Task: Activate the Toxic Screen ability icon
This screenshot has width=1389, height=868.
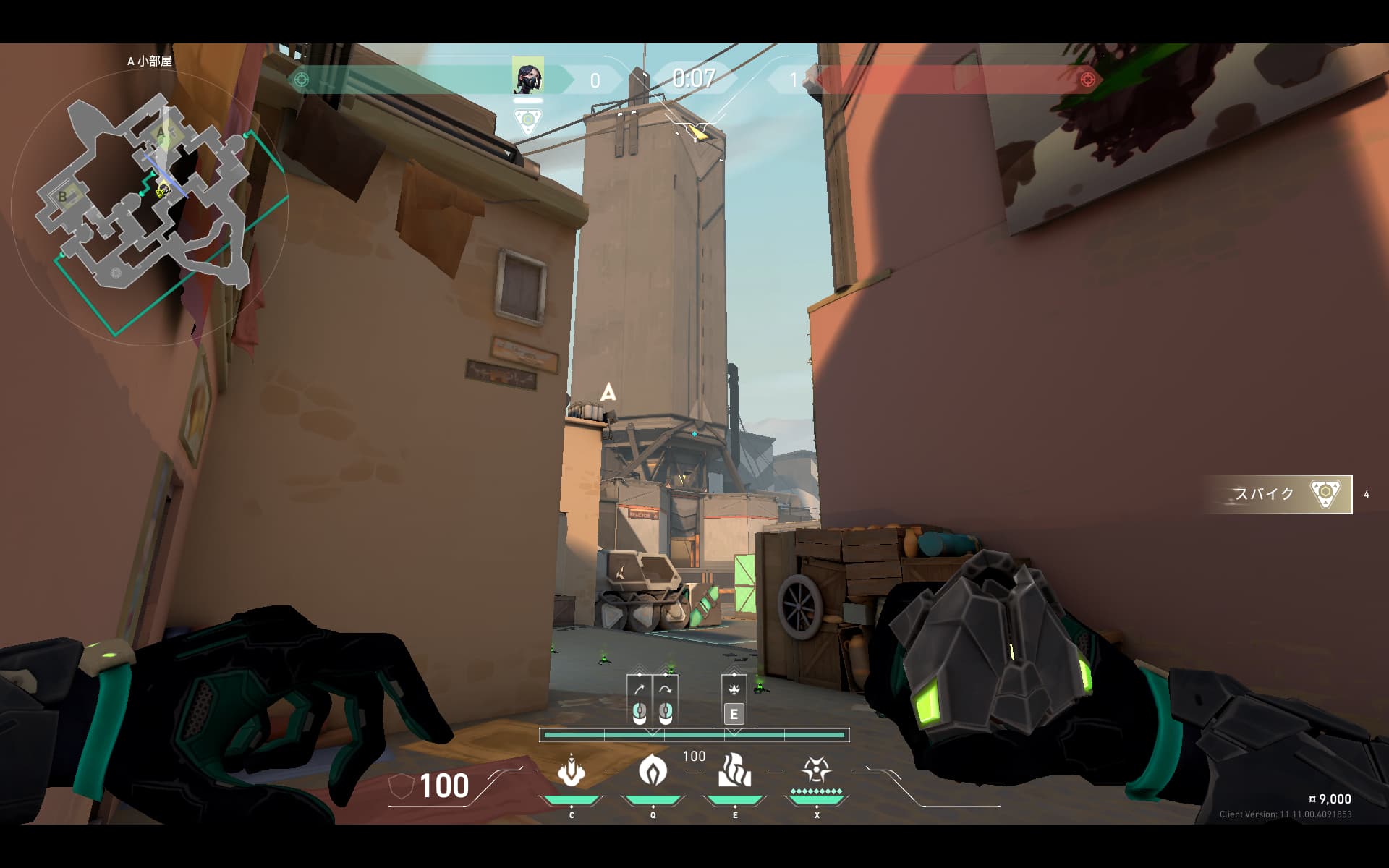Action: pos(734,771)
